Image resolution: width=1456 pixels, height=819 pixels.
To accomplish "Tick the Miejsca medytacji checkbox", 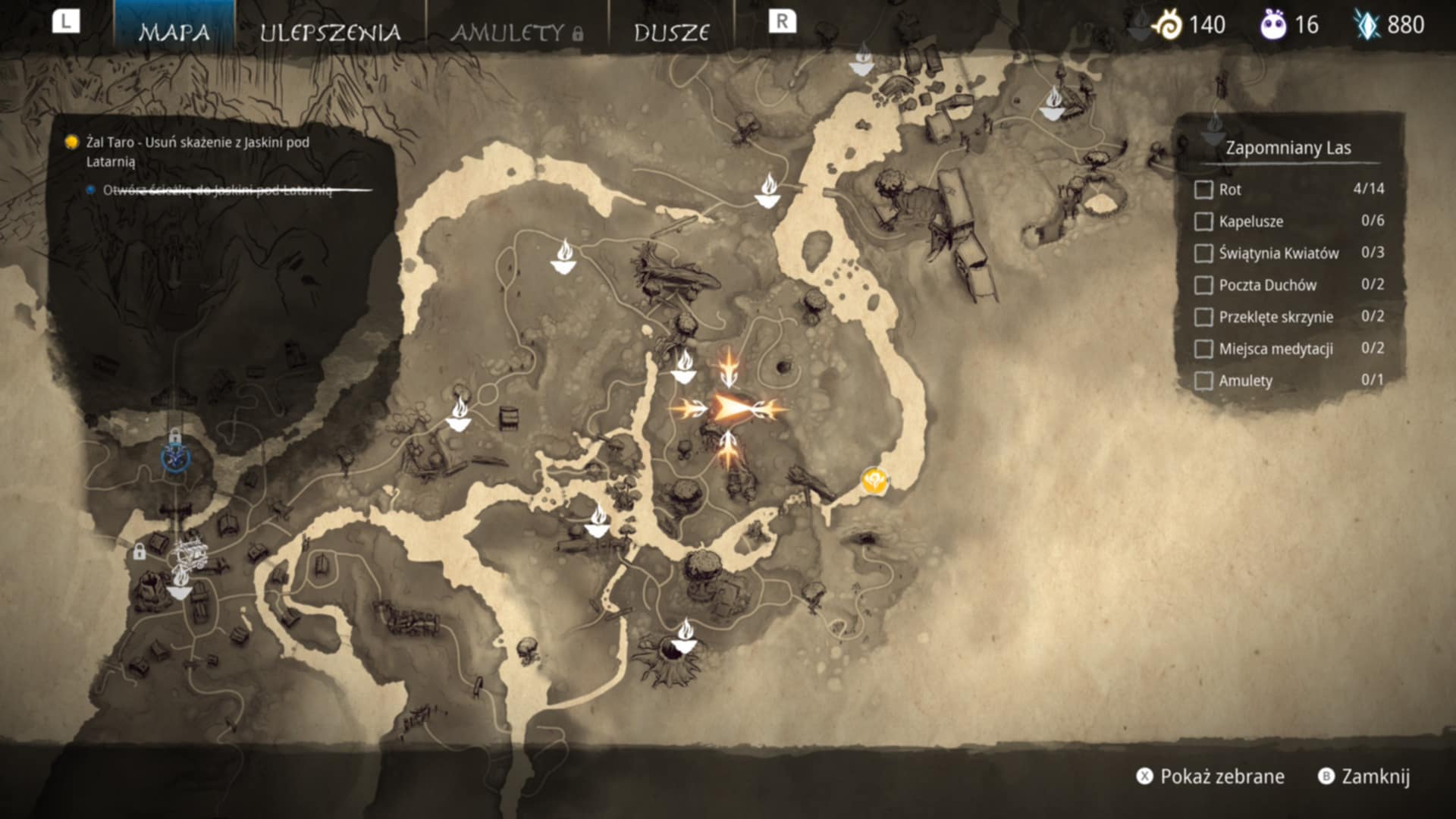I will pos(1203,349).
